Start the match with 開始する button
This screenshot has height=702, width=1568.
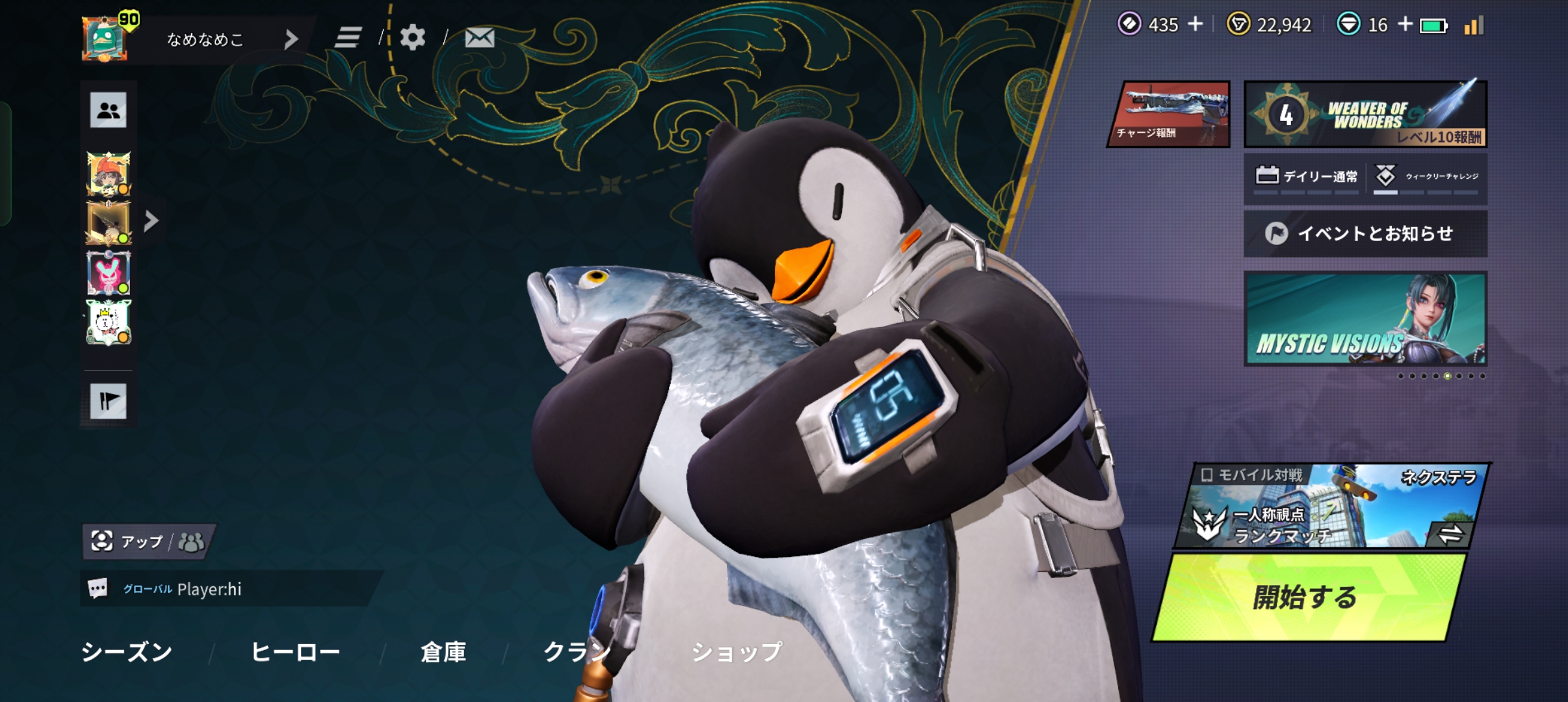(1307, 597)
